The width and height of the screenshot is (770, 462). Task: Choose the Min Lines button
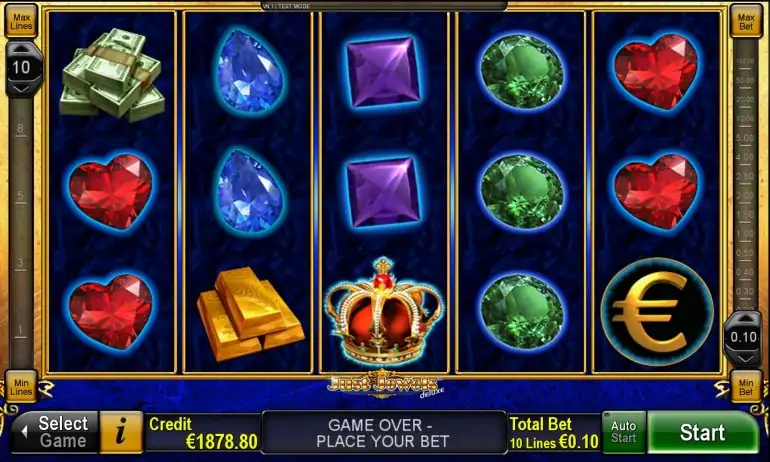[x=21, y=387]
